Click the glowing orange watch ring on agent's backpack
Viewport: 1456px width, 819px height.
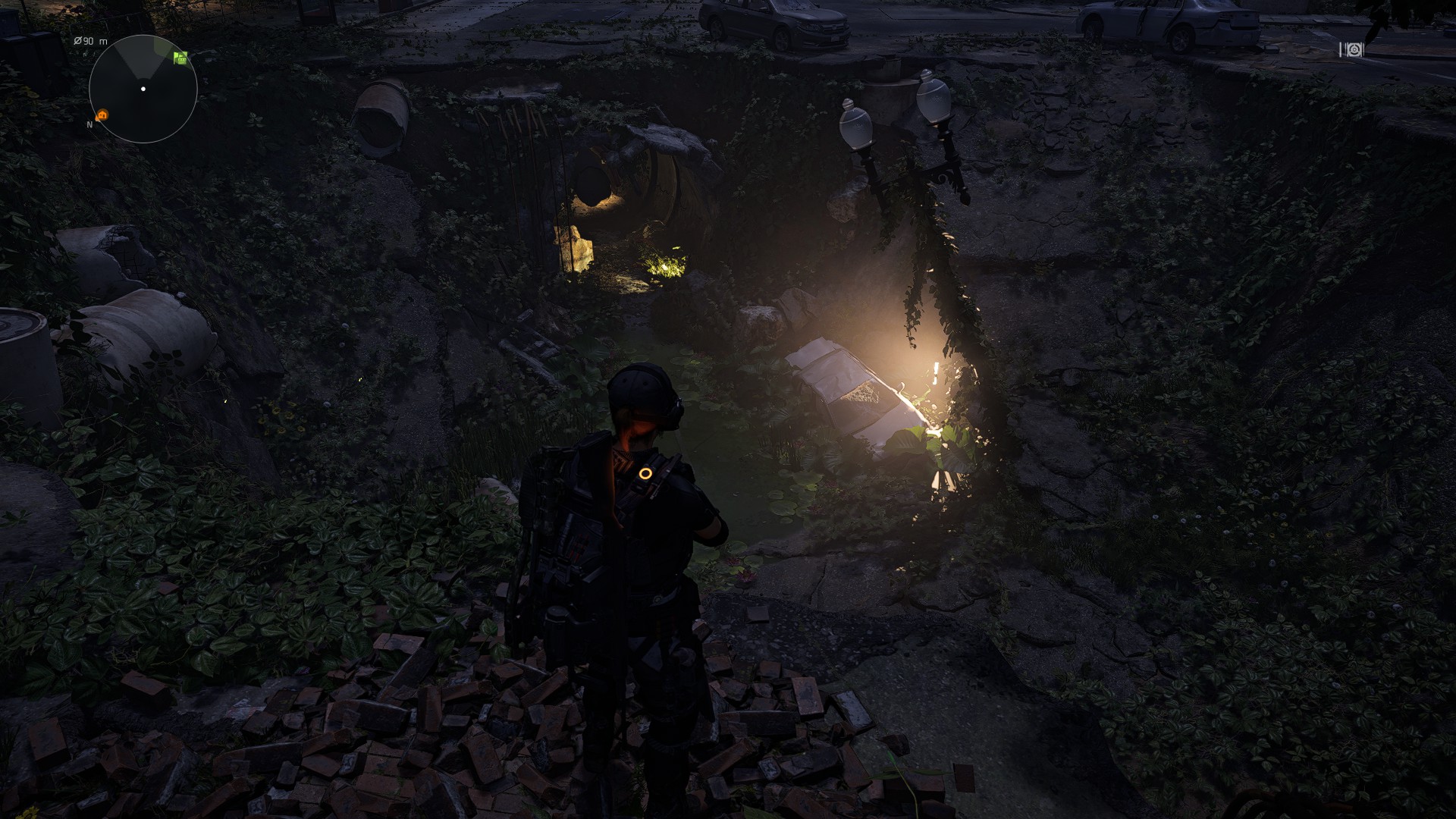pyautogui.click(x=646, y=472)
